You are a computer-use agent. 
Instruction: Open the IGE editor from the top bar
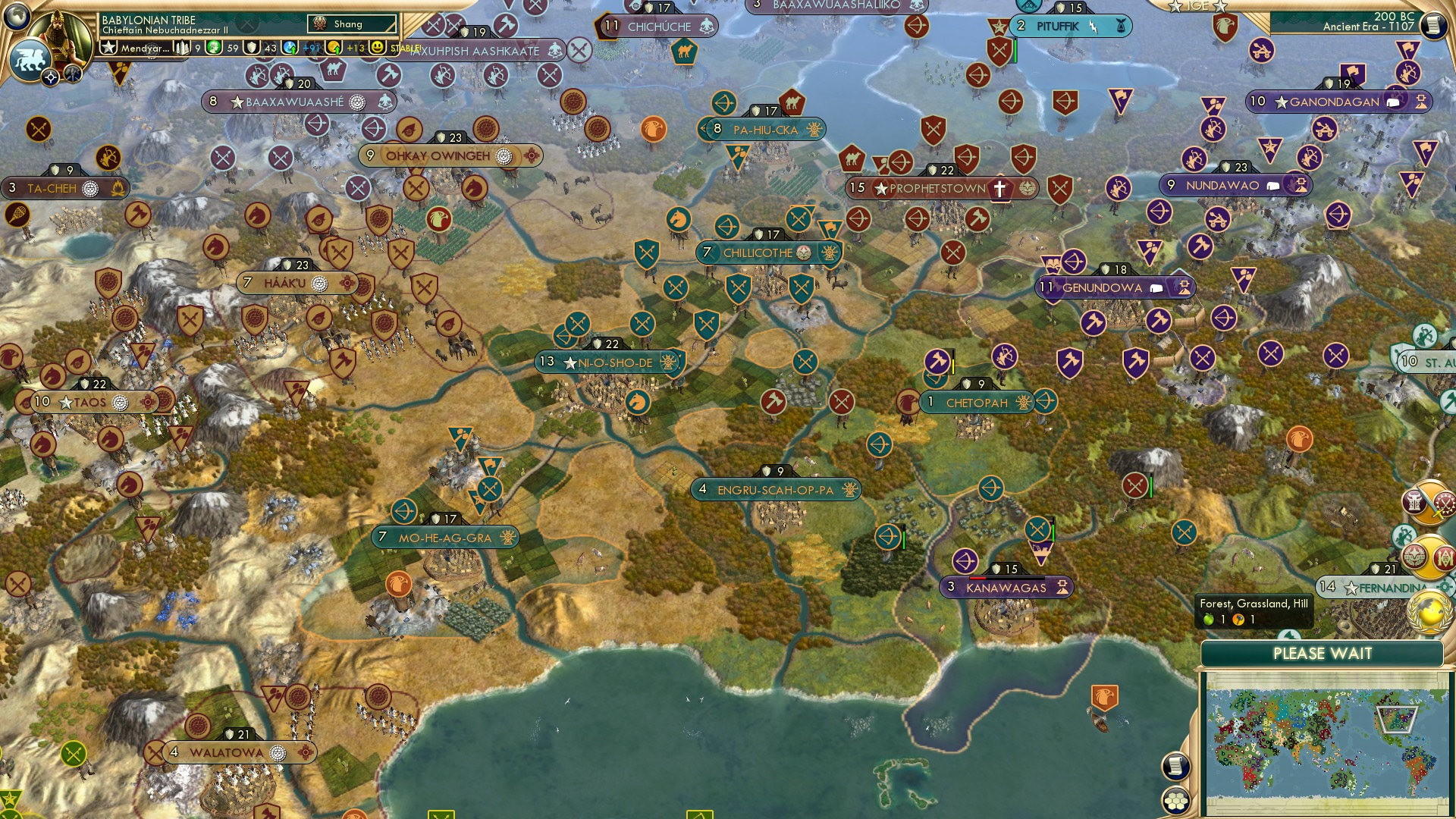(1198, 6)
